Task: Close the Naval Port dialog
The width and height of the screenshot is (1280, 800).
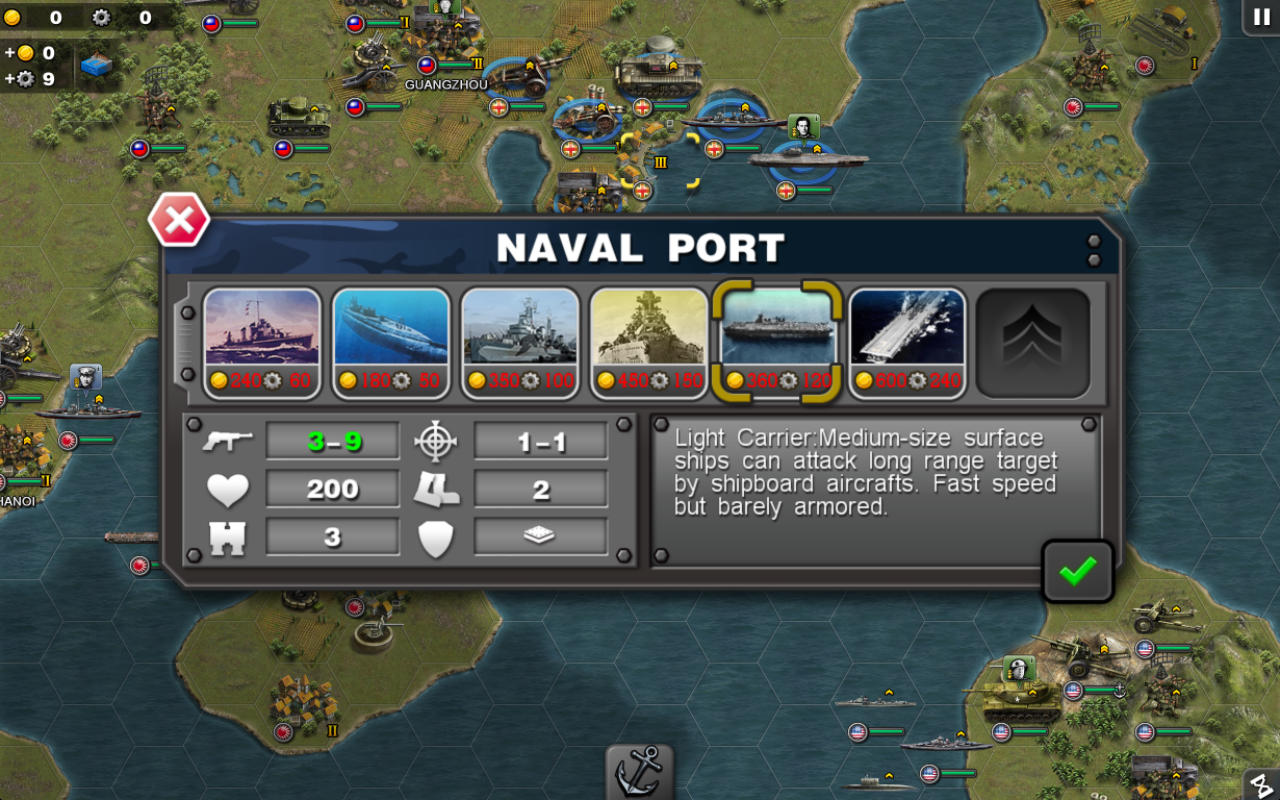Action: pos(180,221)
